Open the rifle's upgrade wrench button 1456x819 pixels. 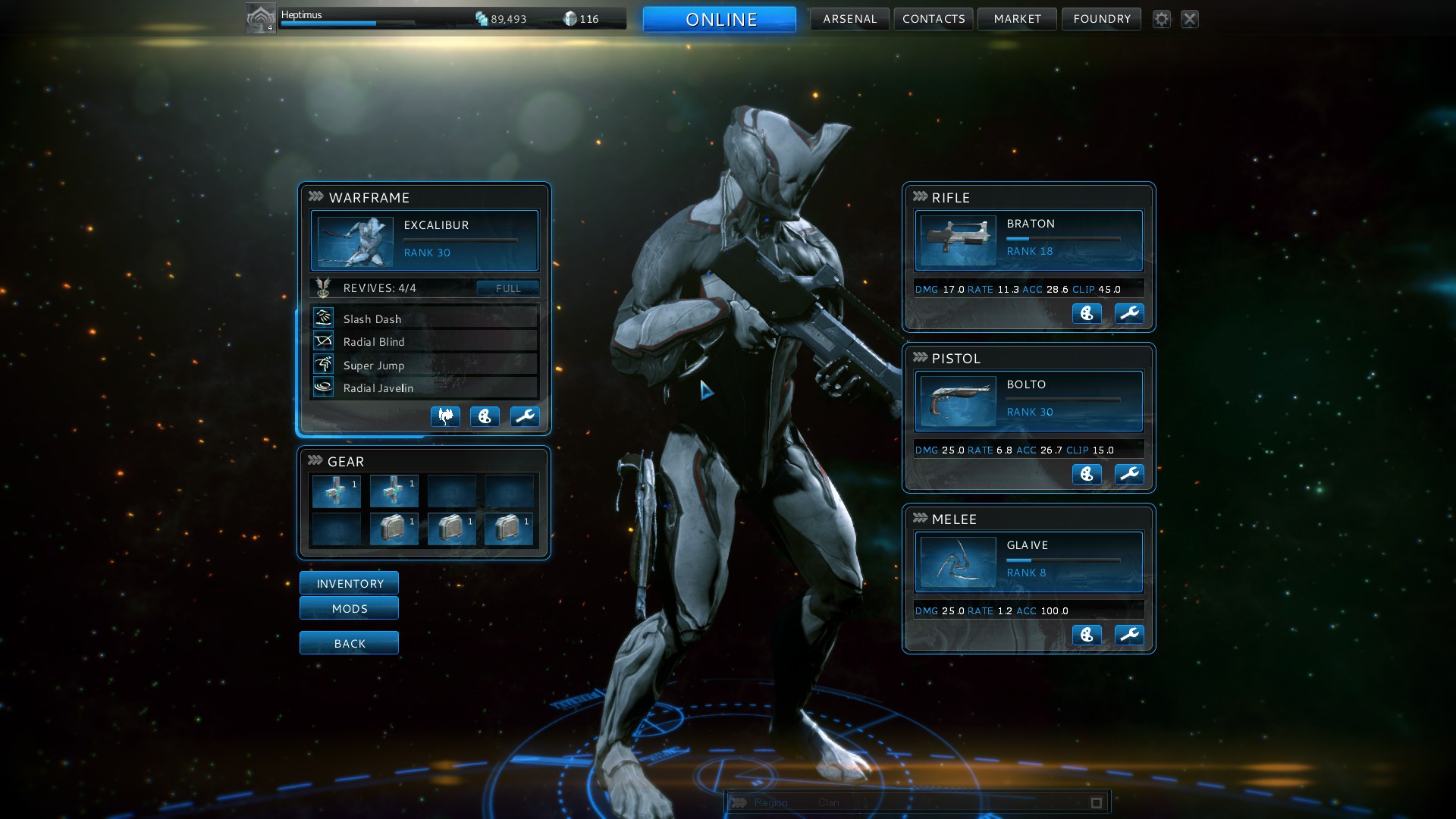click(1129, 313)
